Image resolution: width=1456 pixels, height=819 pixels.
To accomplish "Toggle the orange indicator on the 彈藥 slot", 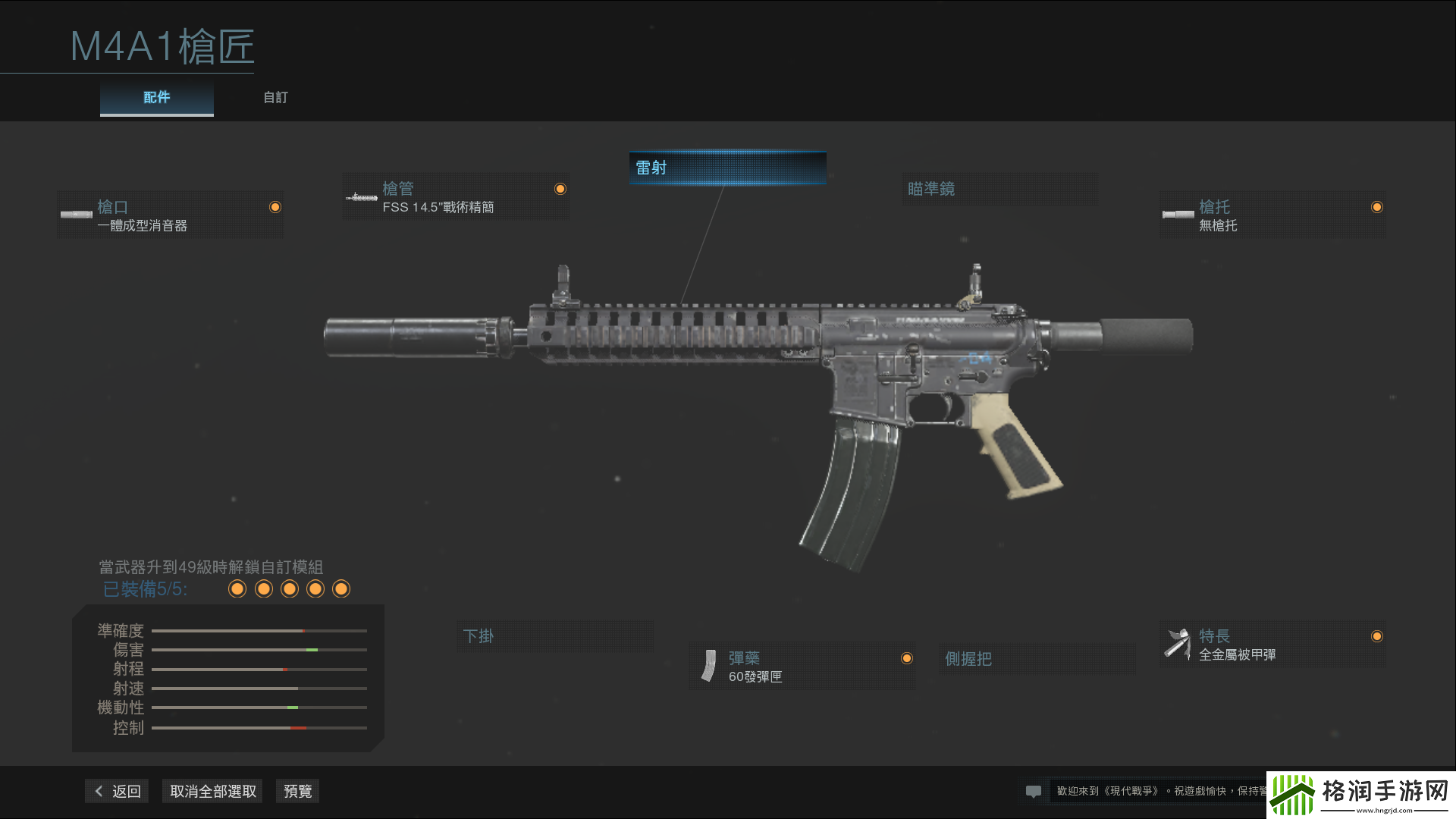I will 907,658.
